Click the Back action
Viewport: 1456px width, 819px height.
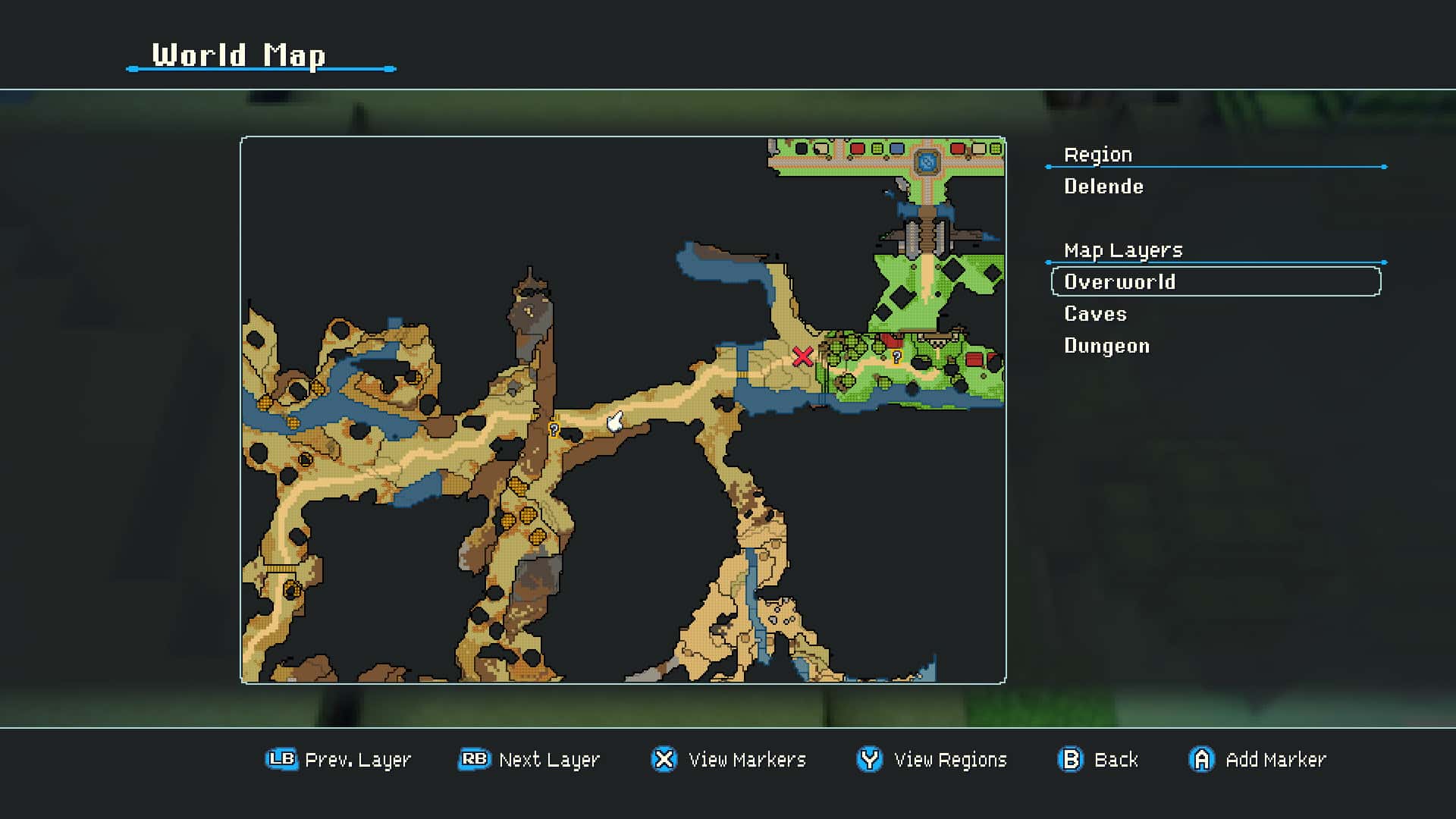tap(1117, 759)
